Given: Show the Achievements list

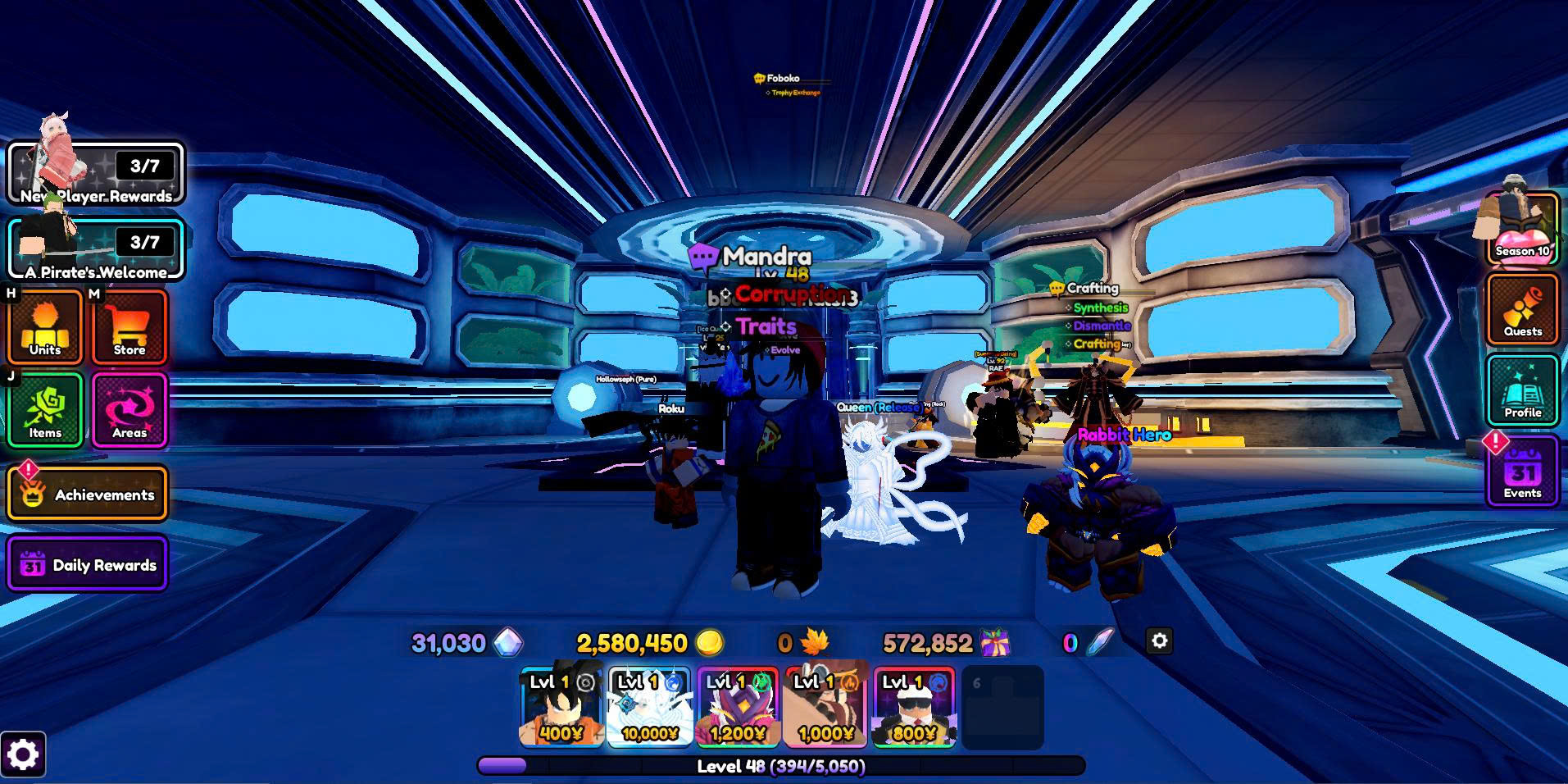Looking at the screenshot, I should click(x=88, y=494).
